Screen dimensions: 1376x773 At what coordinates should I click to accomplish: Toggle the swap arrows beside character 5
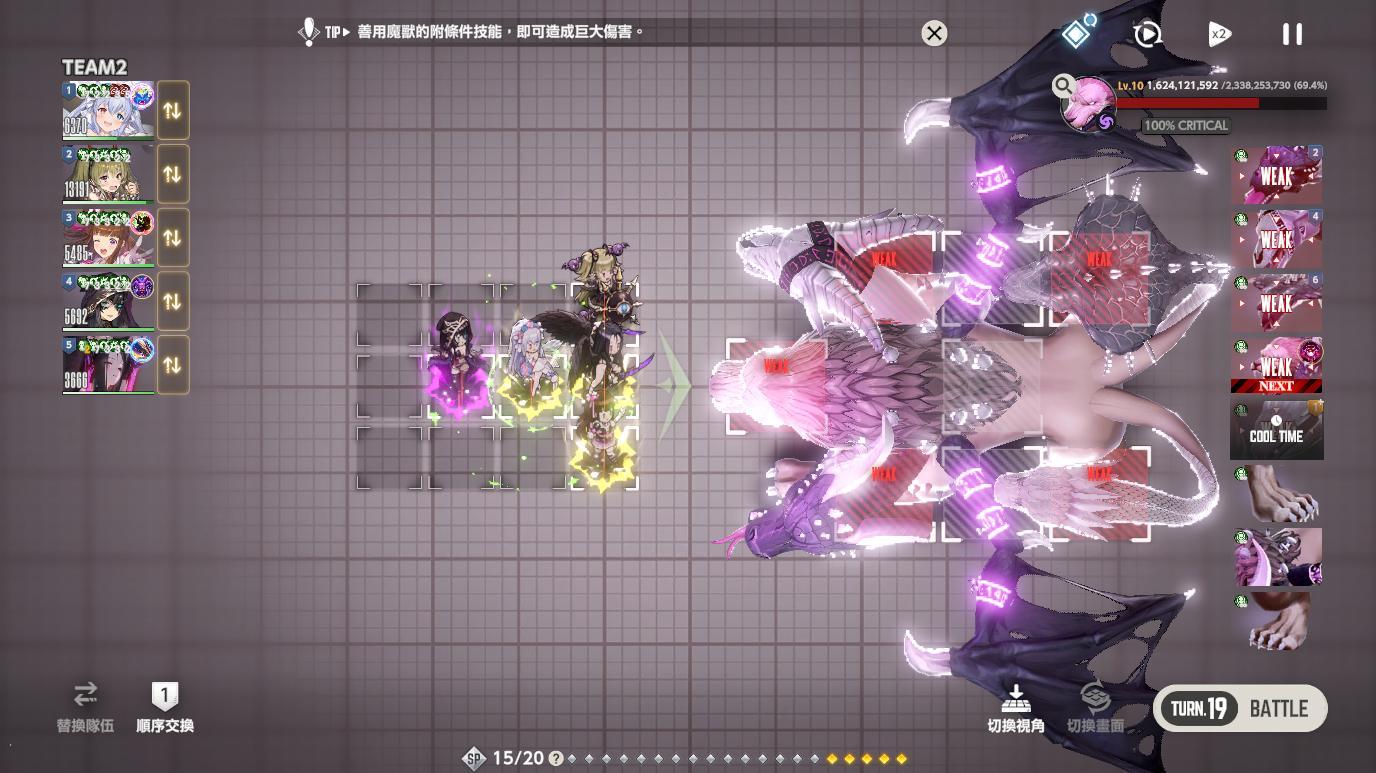(172, 364)
